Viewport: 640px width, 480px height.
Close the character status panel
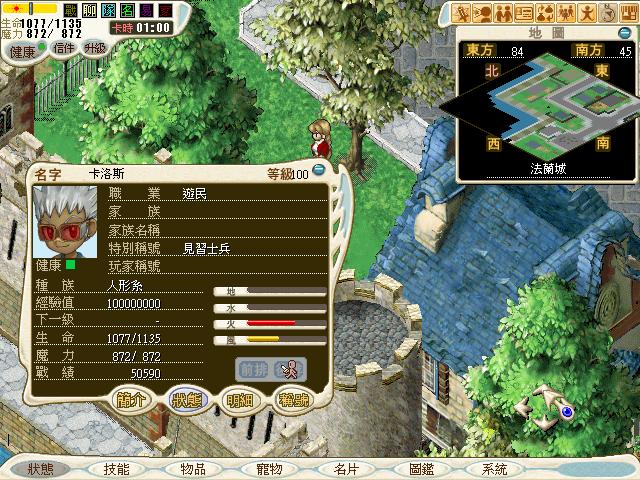(317, 173)
